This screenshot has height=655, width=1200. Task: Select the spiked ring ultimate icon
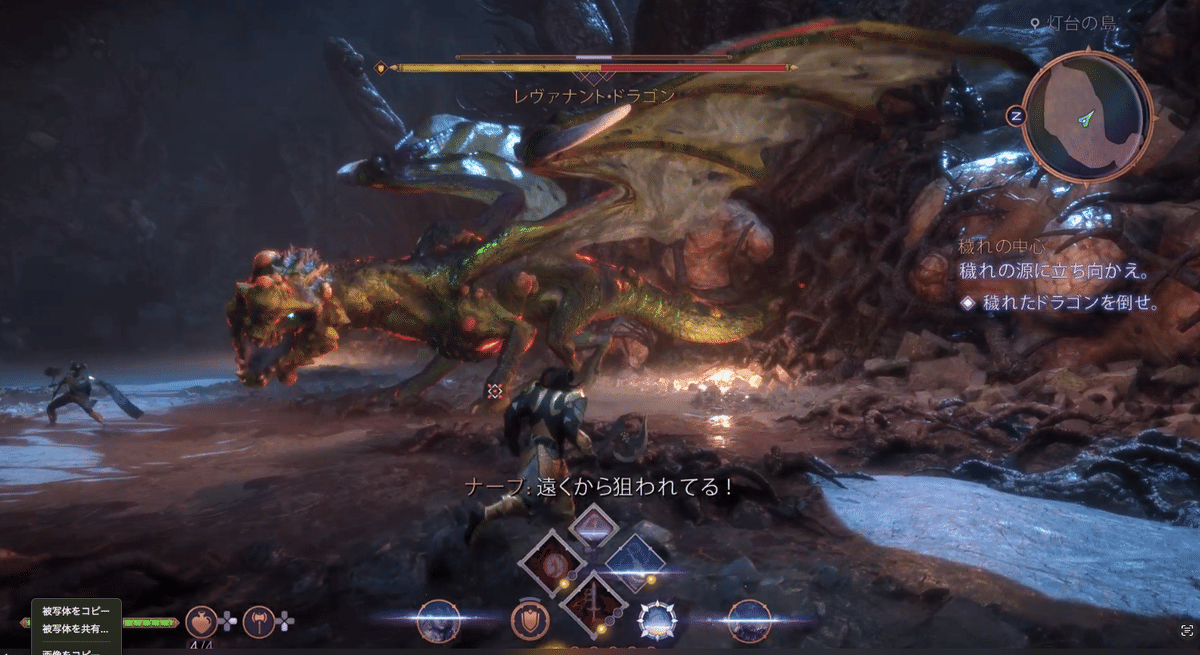(x=657, y=621)
